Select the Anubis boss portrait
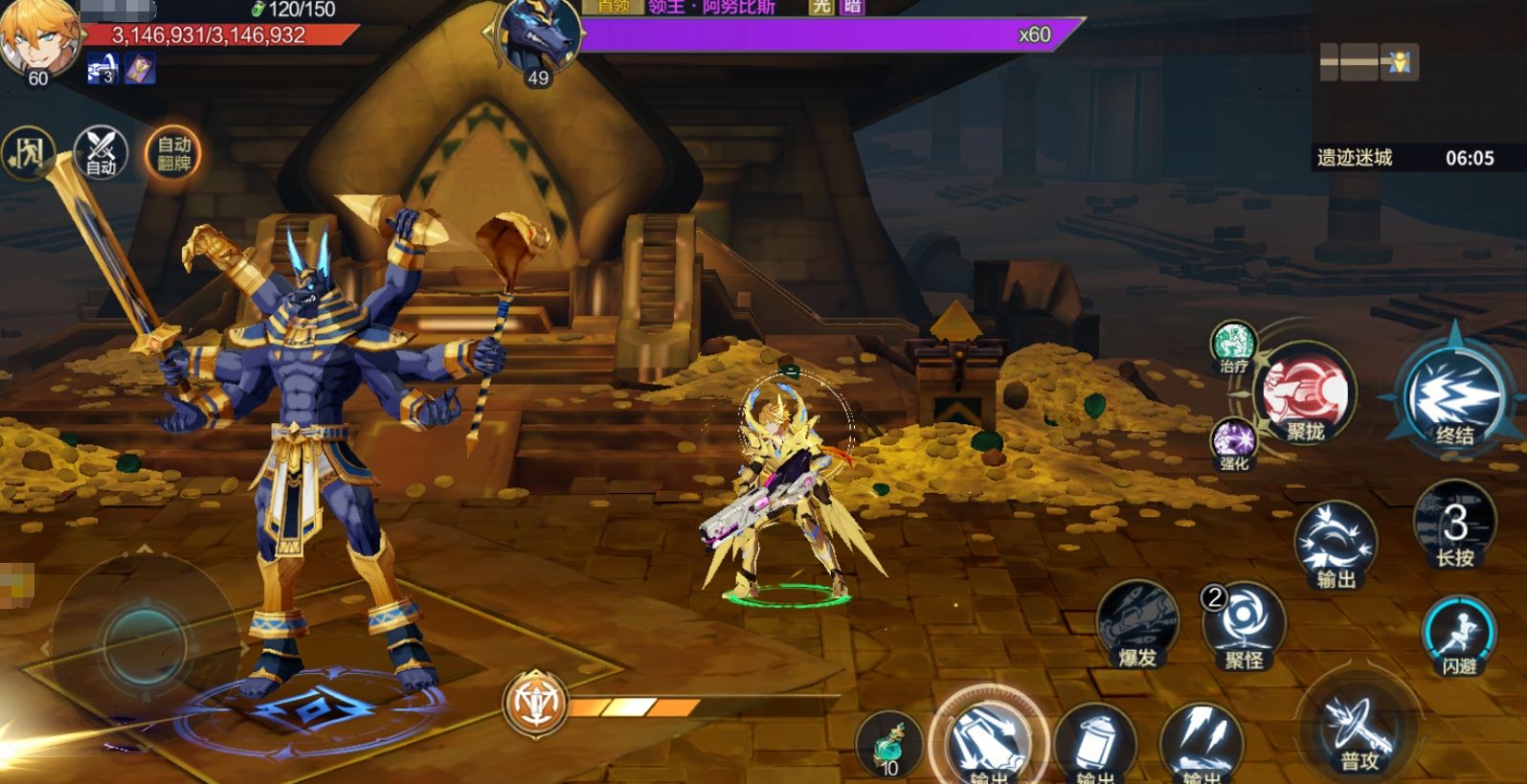The width and height of the screenshot is (1527, 784). click(539, 38)
